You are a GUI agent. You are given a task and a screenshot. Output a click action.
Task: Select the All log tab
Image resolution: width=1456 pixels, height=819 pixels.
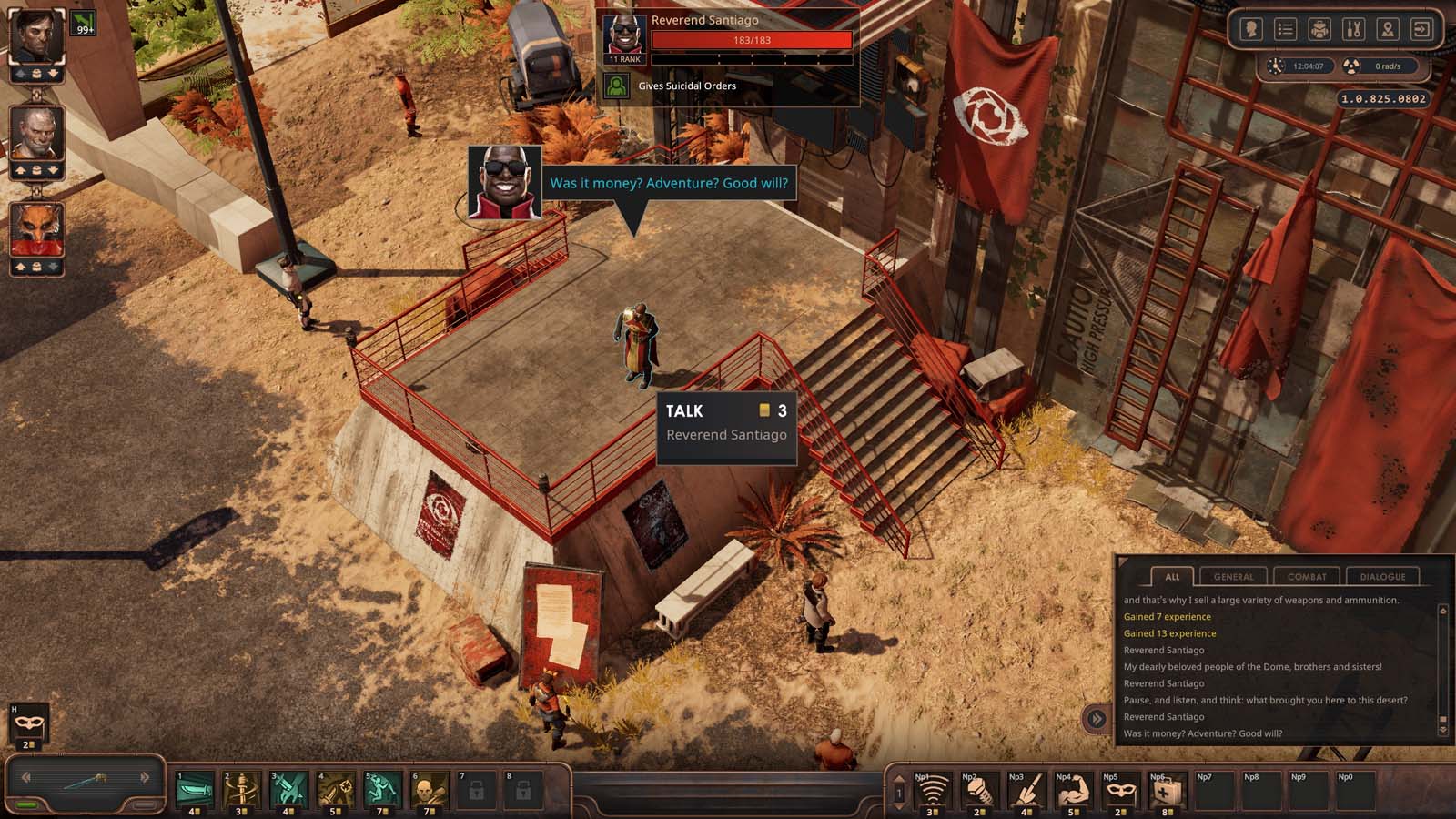(x=1172, y=576)
